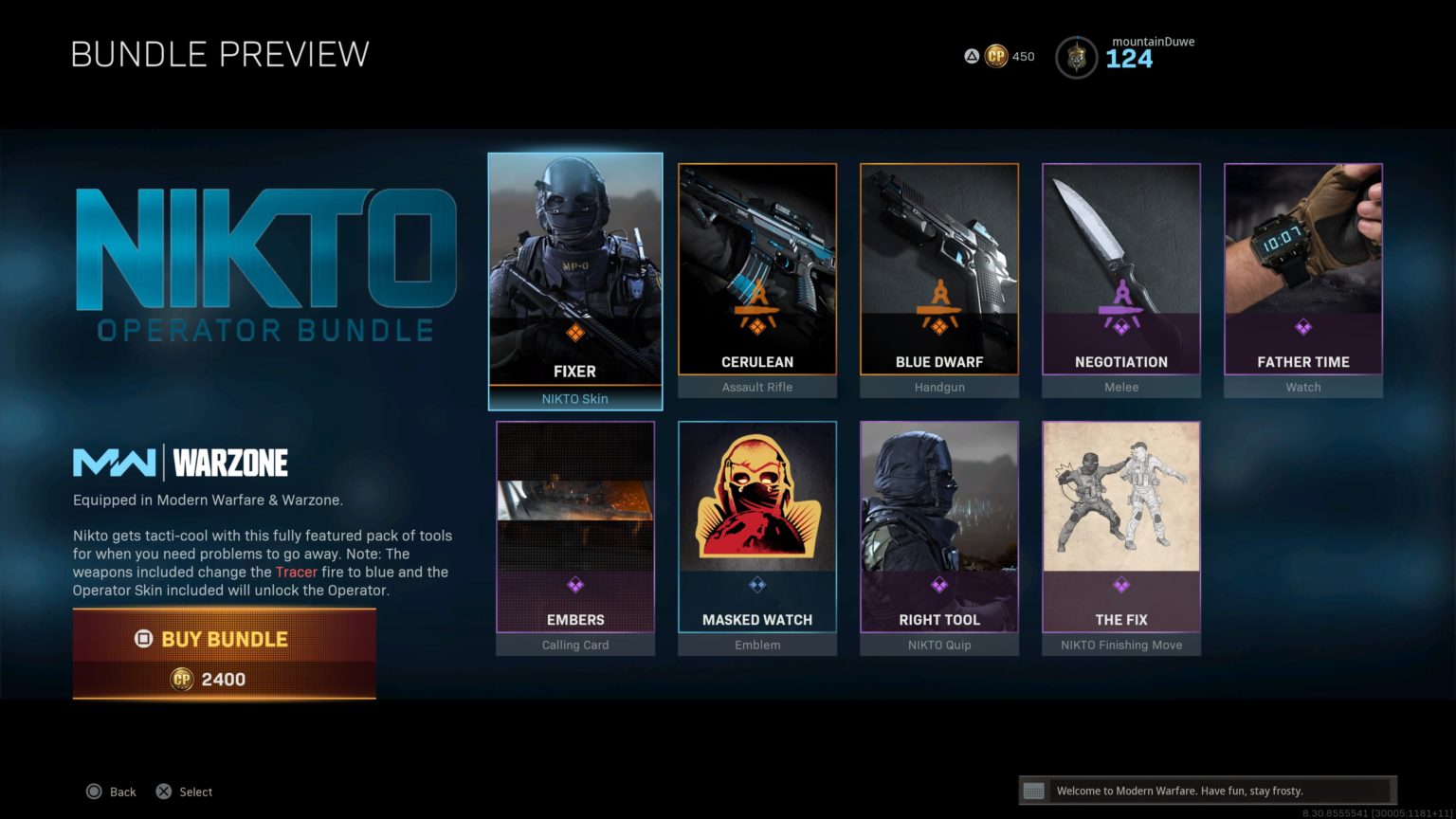Select the orange rarity diamond on the Fixer card
This screenshot has width=1456, height=819.
pyautogui.click(x=574, y=333)
